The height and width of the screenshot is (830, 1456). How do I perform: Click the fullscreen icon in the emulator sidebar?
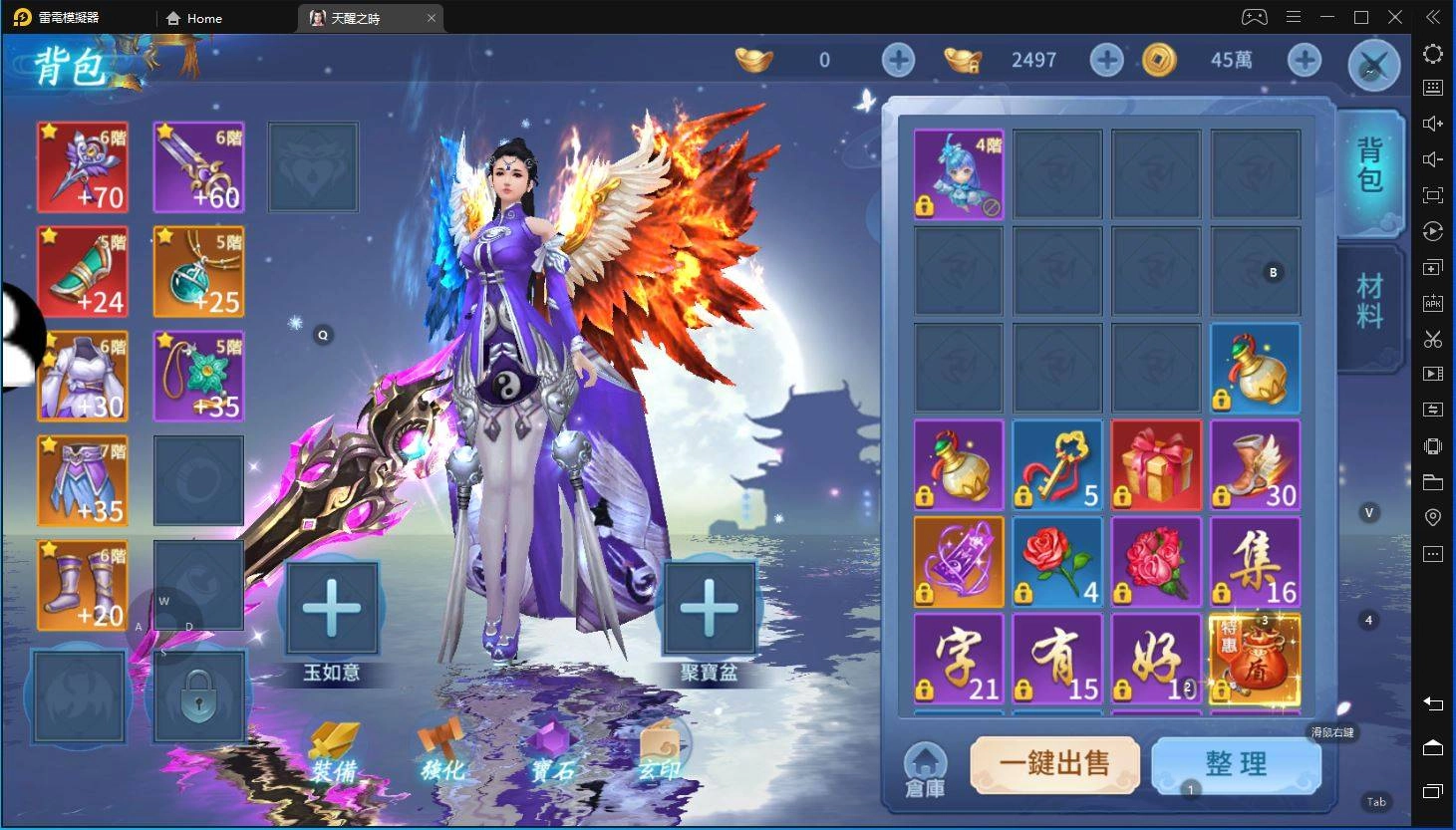click(x=1432, y=195)
